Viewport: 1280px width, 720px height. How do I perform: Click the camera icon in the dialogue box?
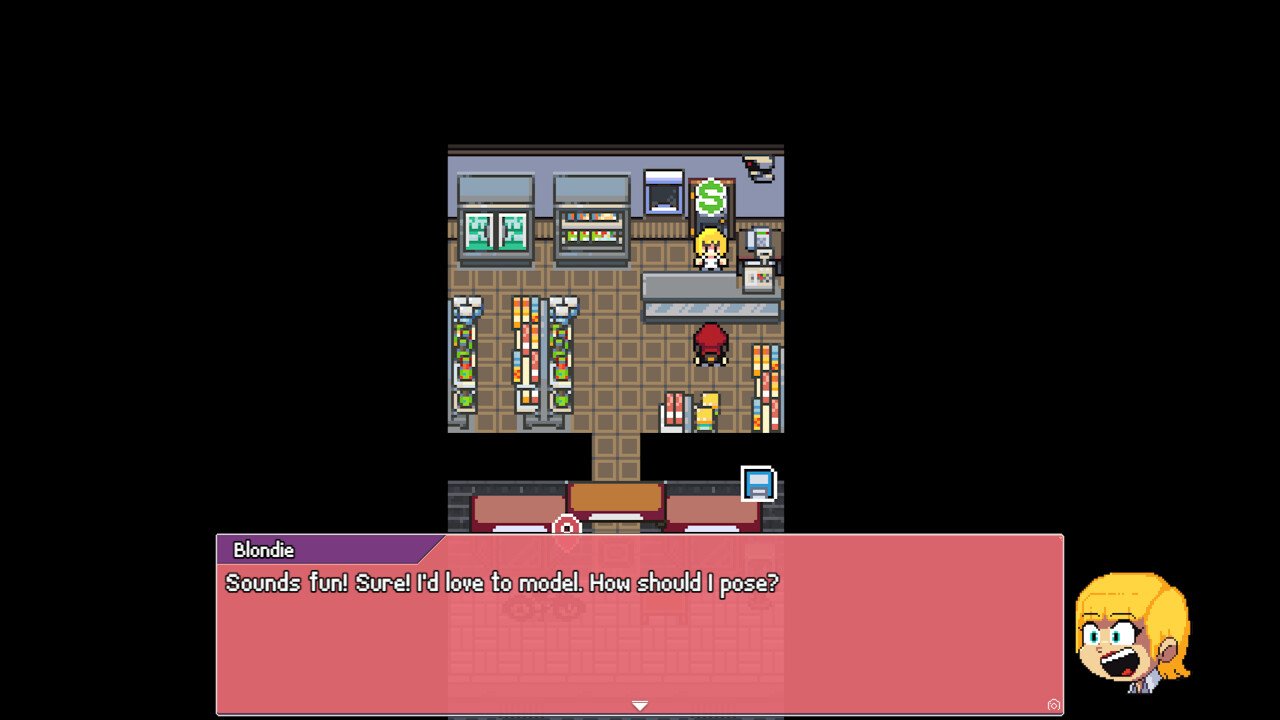pos(1053,705)
